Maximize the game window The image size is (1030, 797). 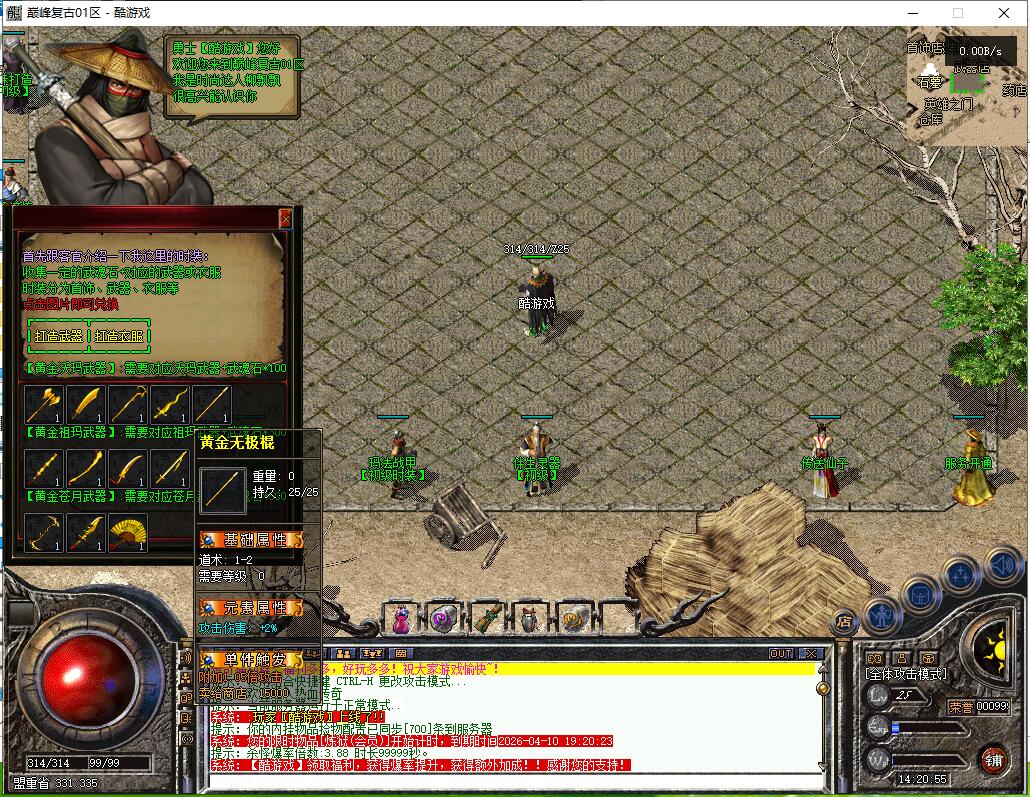tap(958, 13)
